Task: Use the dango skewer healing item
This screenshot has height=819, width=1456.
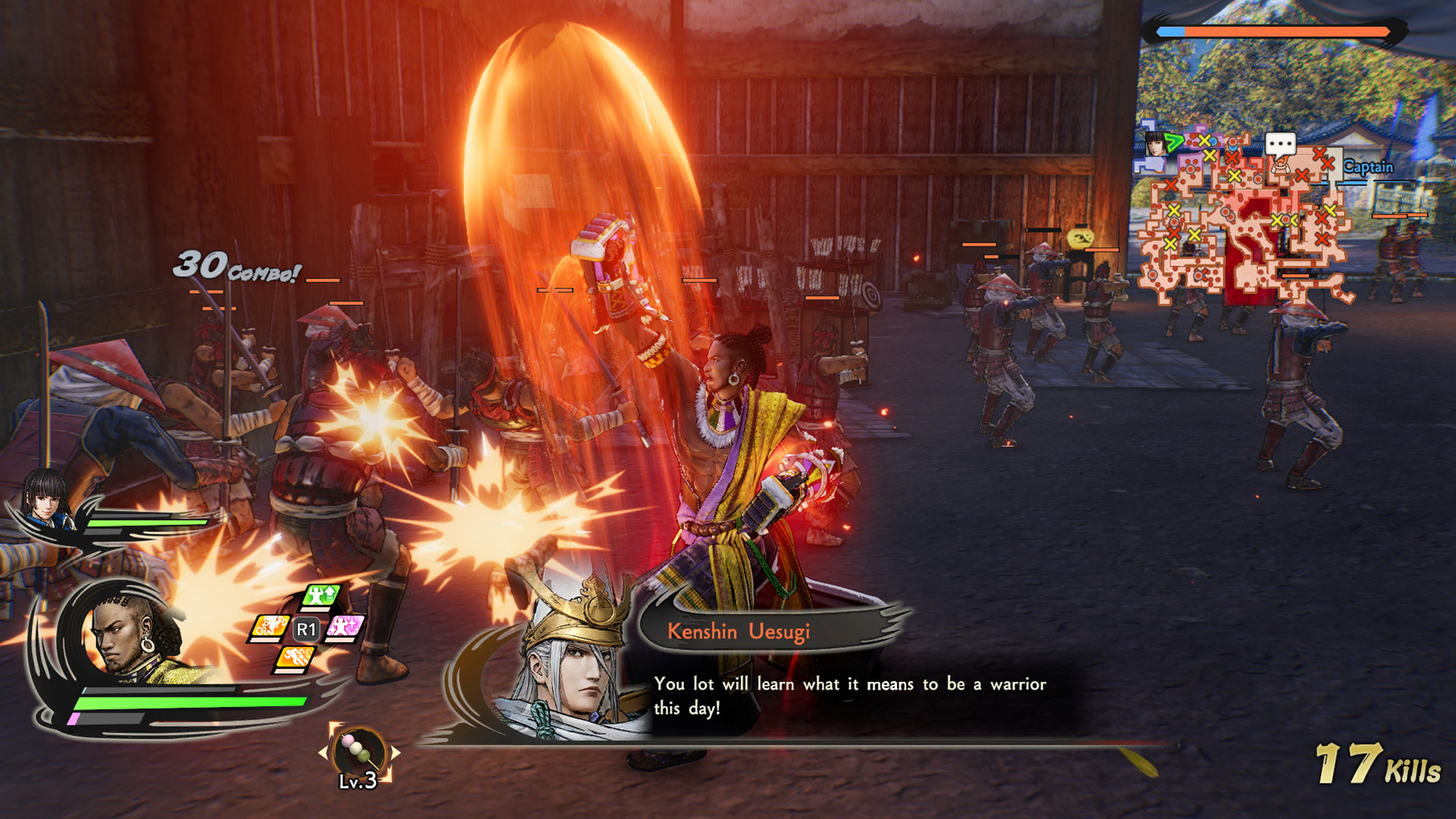Action: point(356,748)
